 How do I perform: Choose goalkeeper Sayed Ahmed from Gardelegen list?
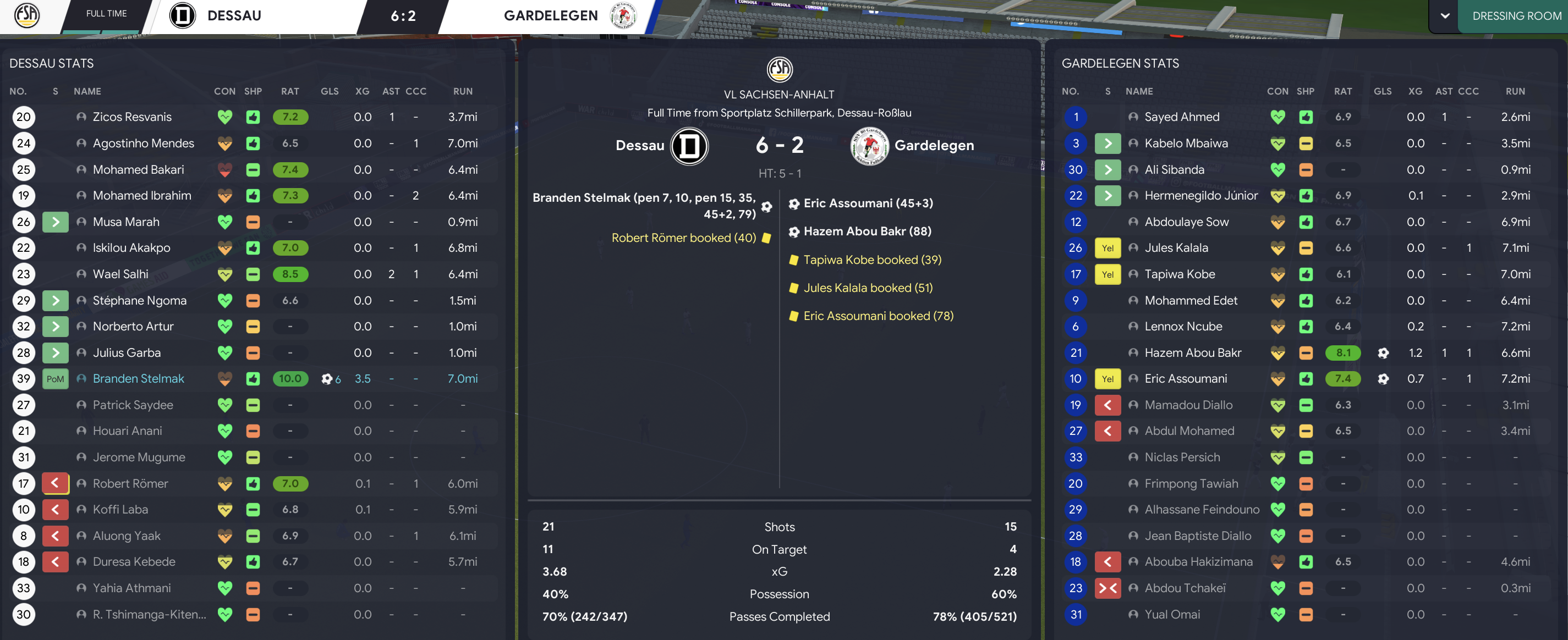click(1181, 117)
